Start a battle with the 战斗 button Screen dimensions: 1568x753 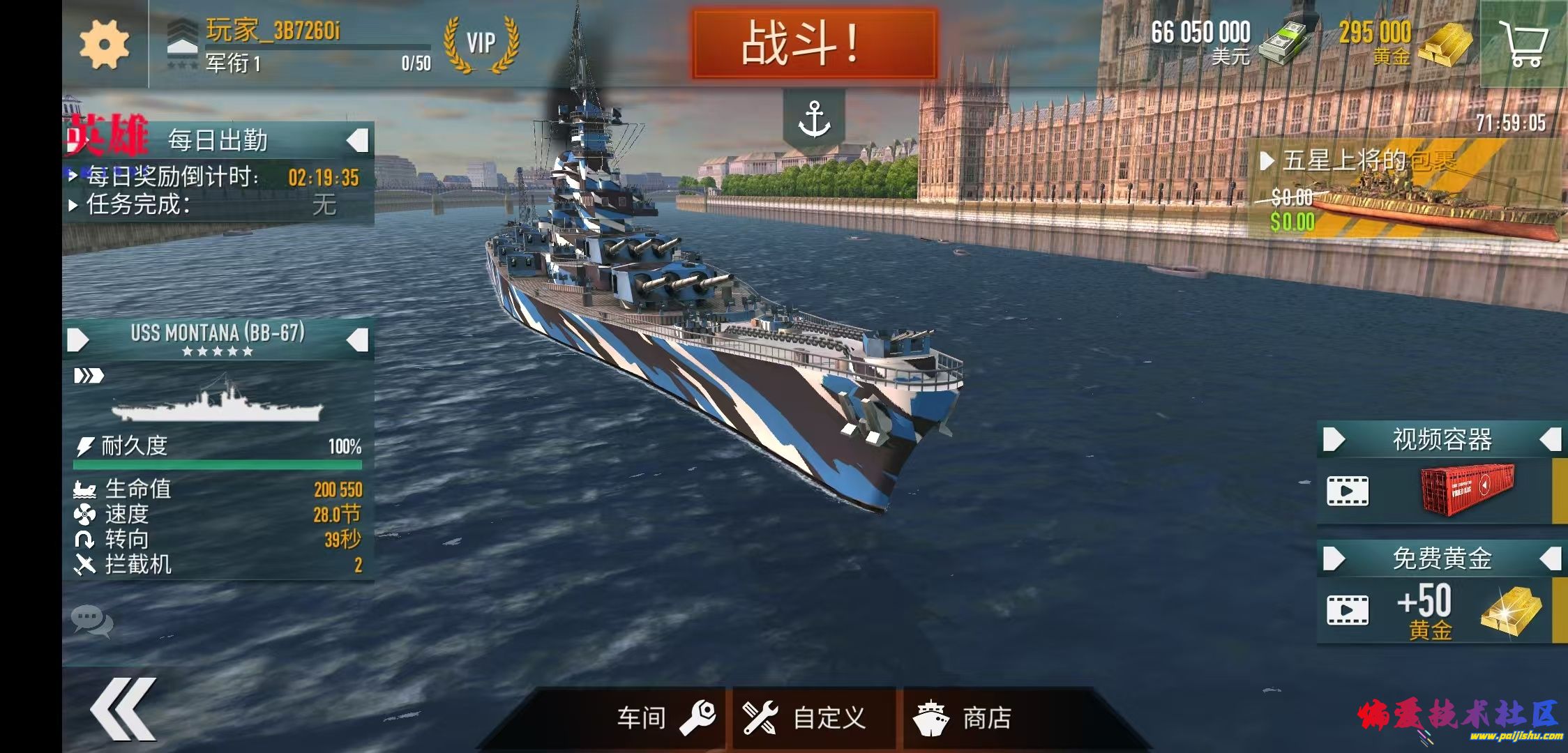pos(813,43)
